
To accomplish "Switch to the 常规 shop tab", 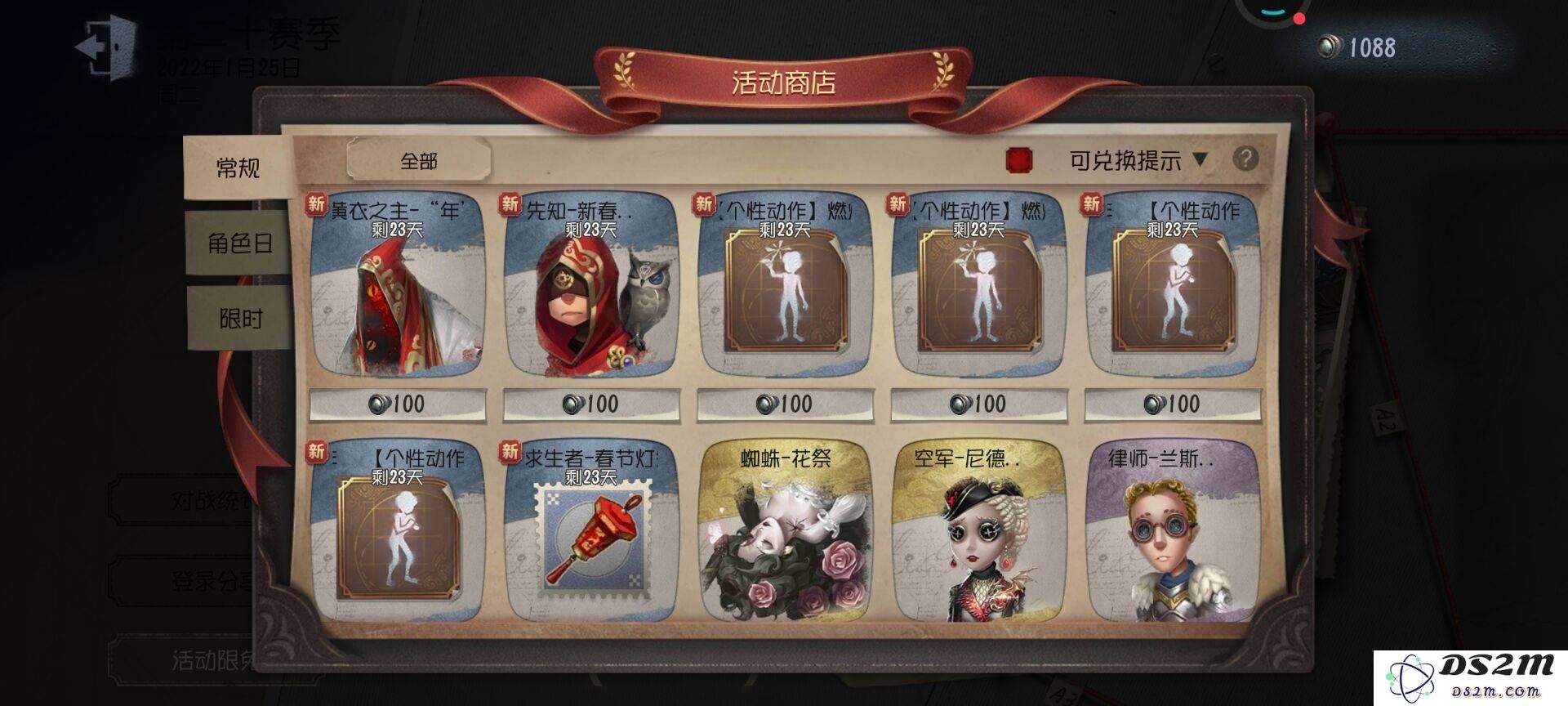I will click(x=237, y=168).
